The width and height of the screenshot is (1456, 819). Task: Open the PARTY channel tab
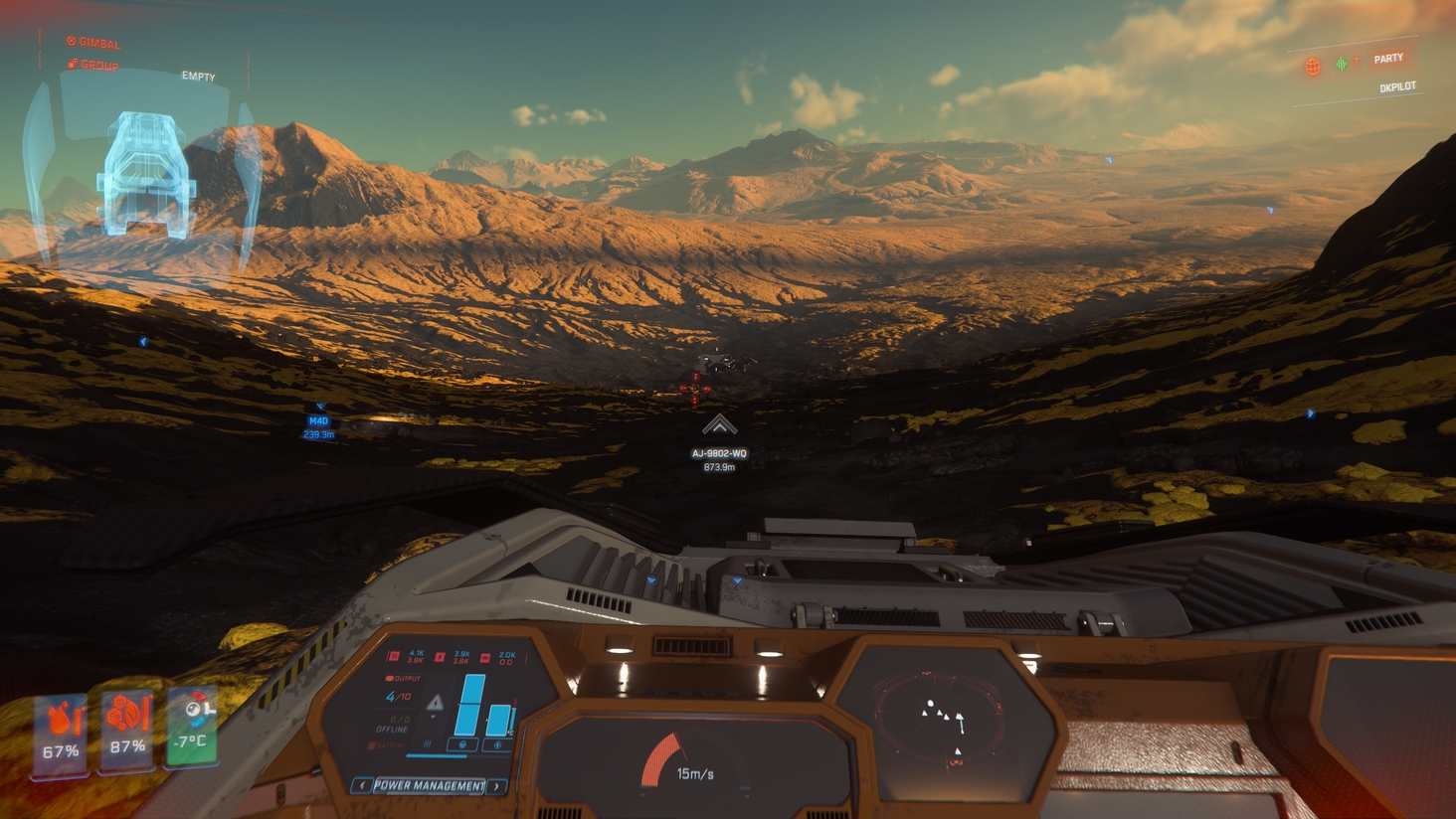tap(1388, 59)
